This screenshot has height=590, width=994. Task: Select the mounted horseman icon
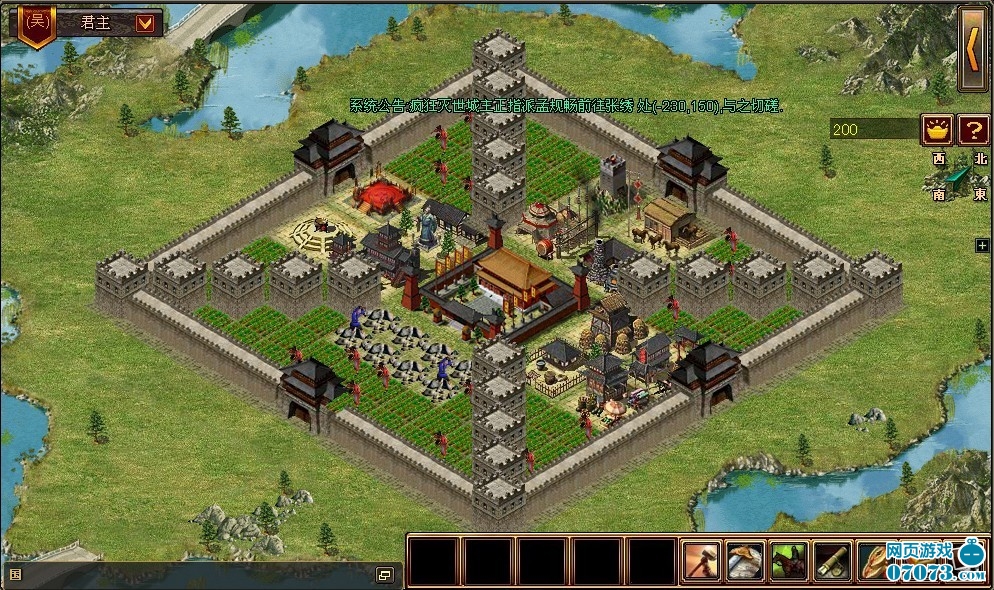789,561
